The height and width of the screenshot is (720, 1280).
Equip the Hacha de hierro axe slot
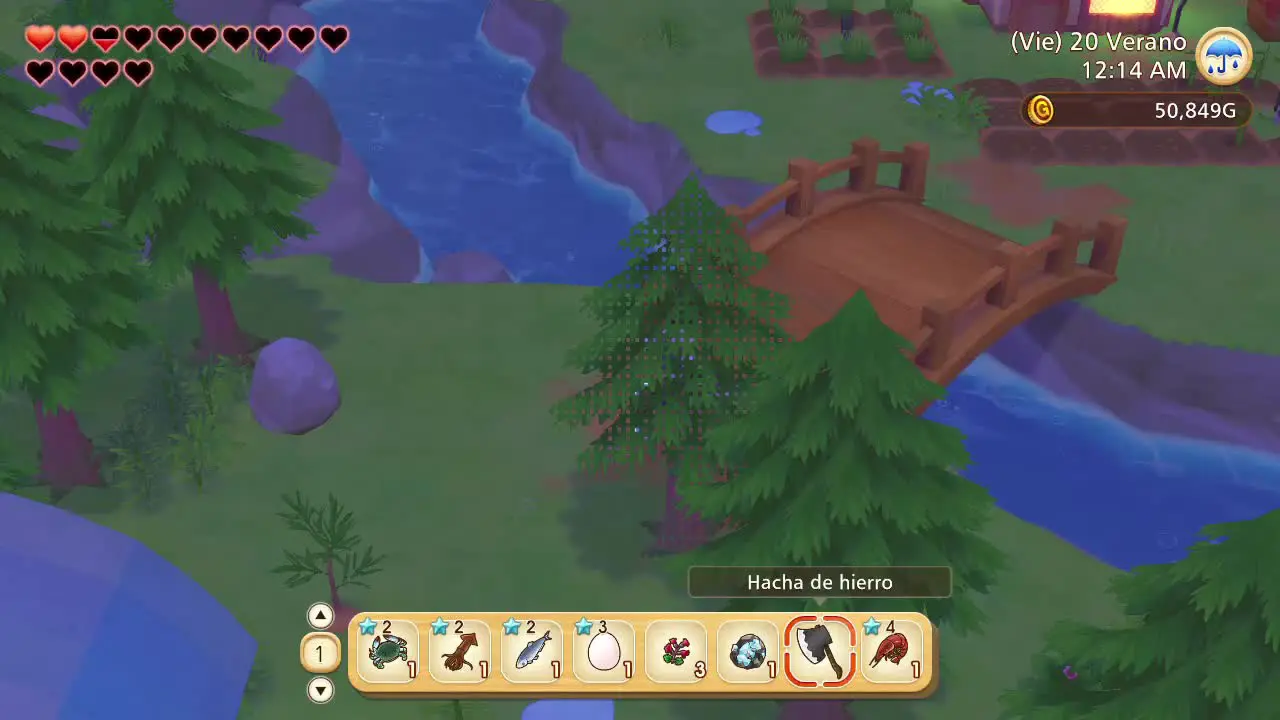[820, 652]
